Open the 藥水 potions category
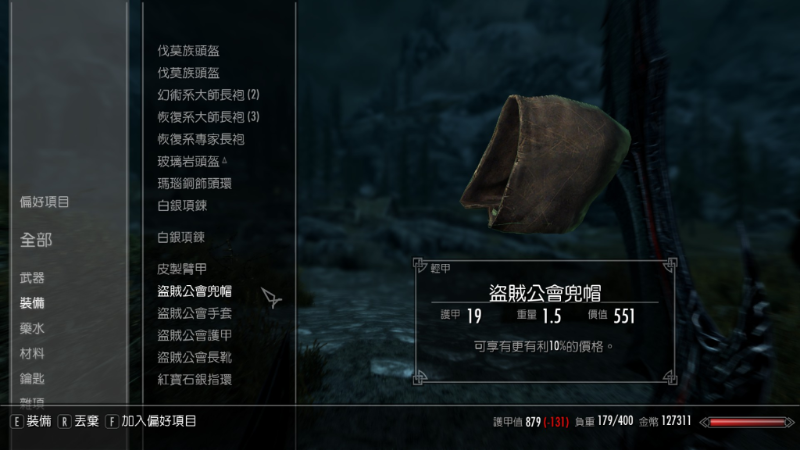Viewport: 800px width, 450px height. (x=32, y=329)
